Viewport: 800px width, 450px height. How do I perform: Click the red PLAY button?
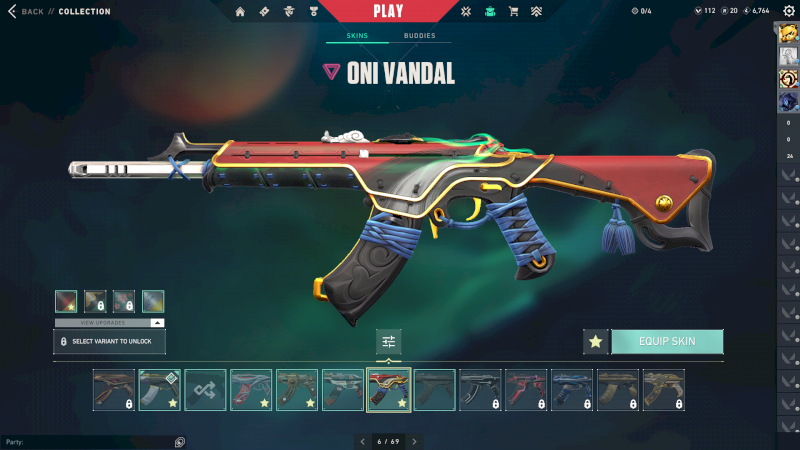click(388, 11)
